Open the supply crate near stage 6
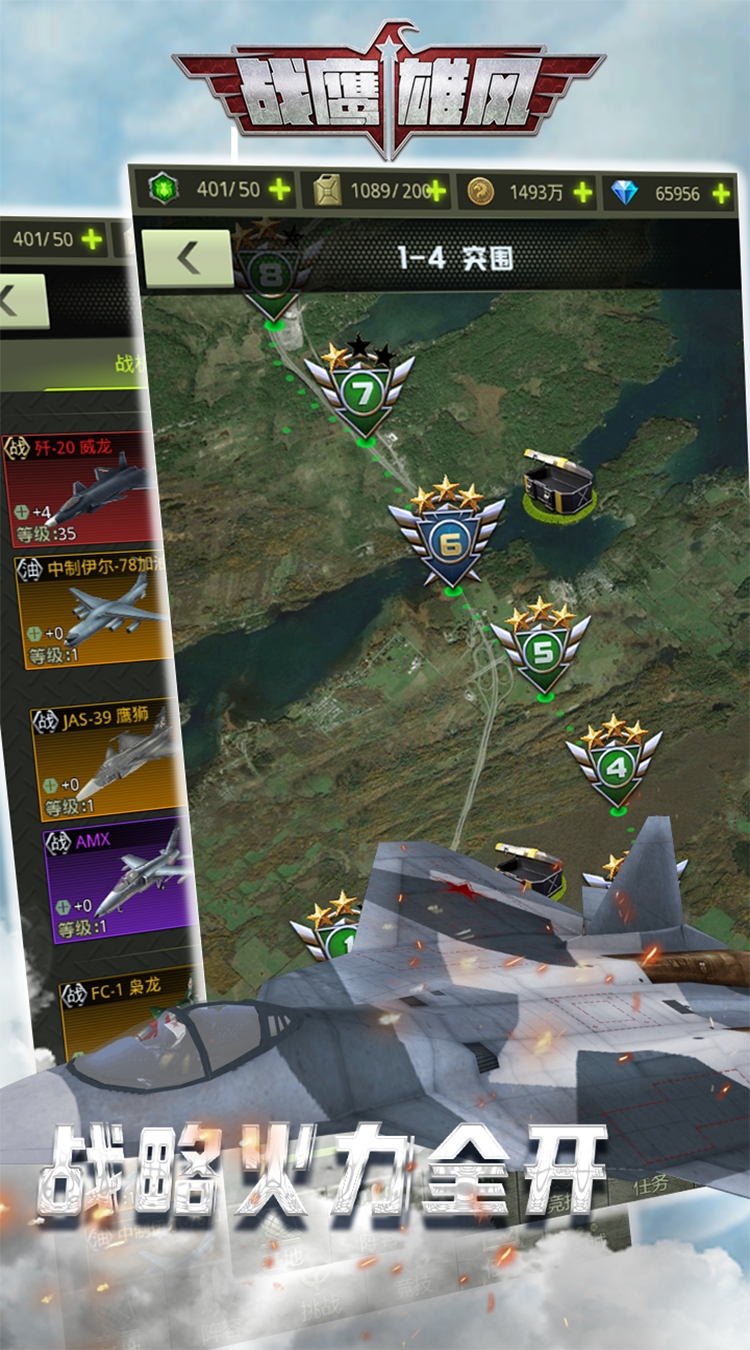 click(x=558, y=482)
